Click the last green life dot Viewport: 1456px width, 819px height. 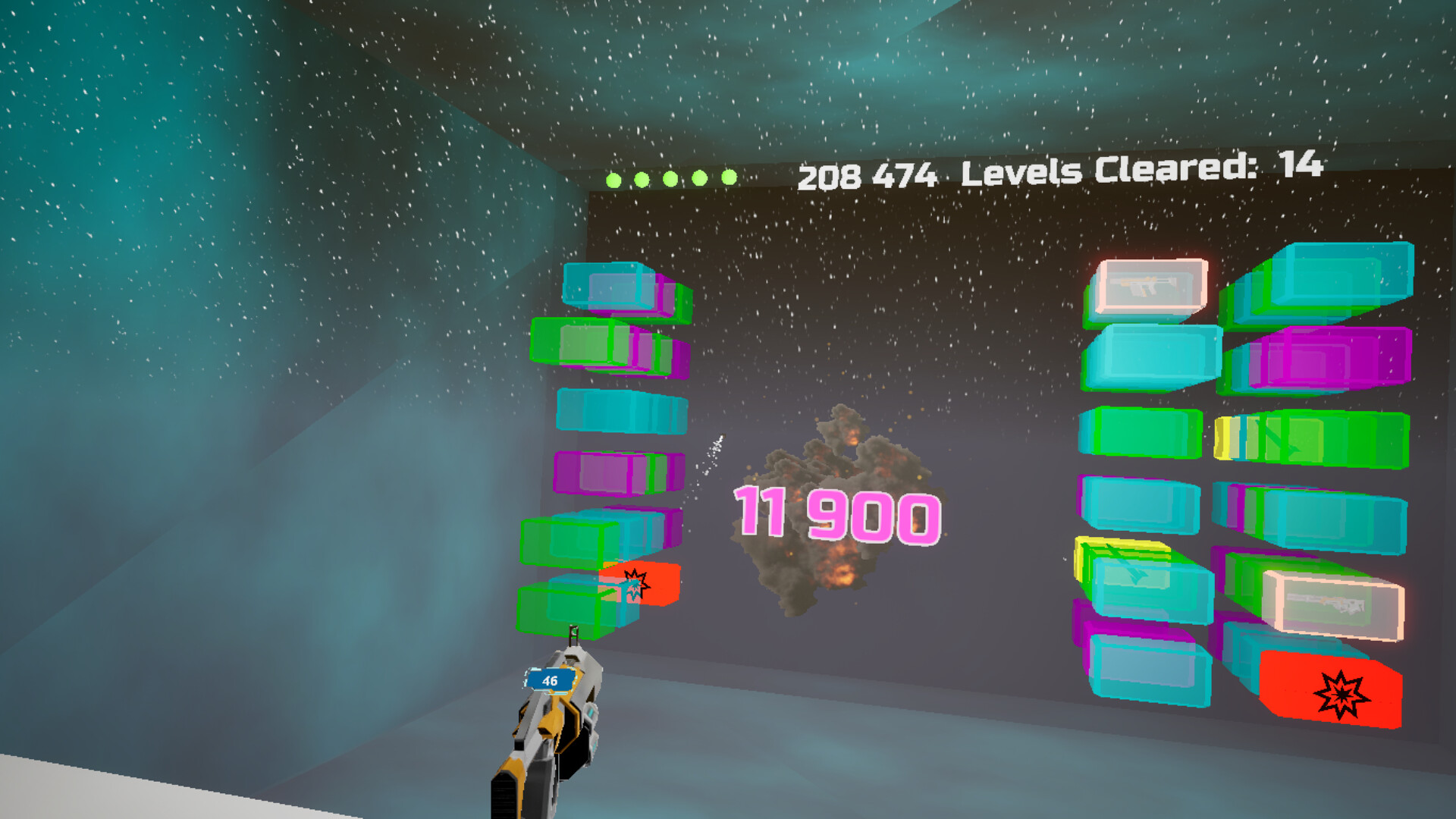click(x=728, y=177)
